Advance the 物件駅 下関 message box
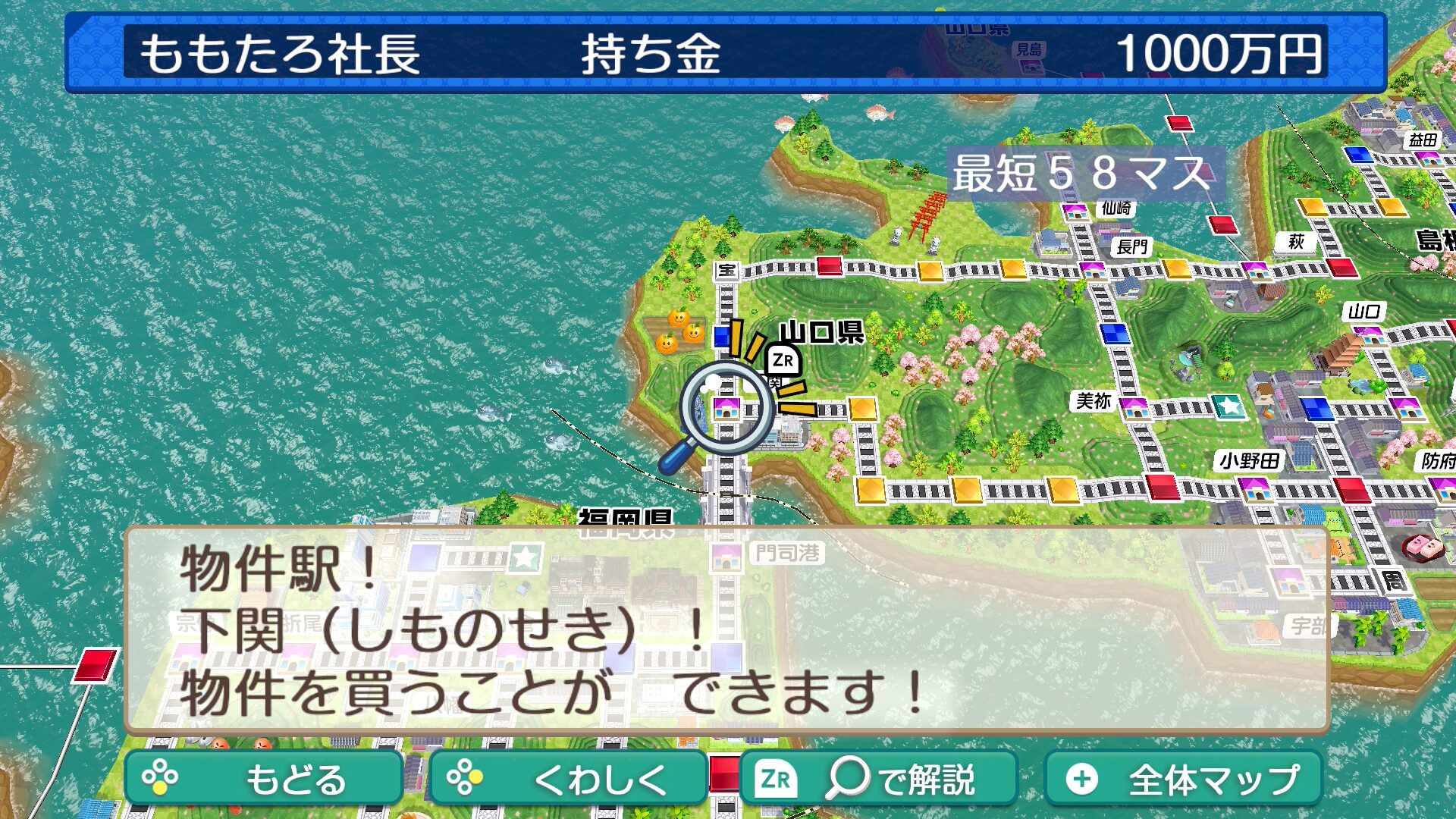Image resolution: width=1456 pixels, height=819 pixels. pyautogui.click(x=726, y=629)
